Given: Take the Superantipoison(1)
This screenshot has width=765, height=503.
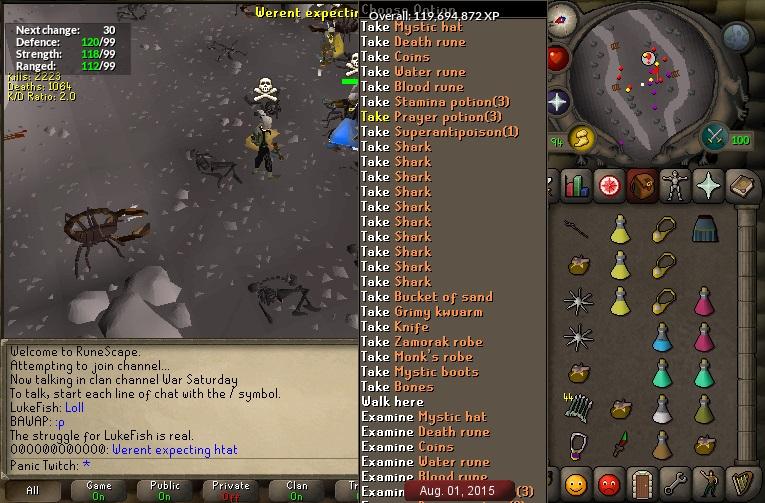Looking at the screenshot, I should (x=440, y=132).
